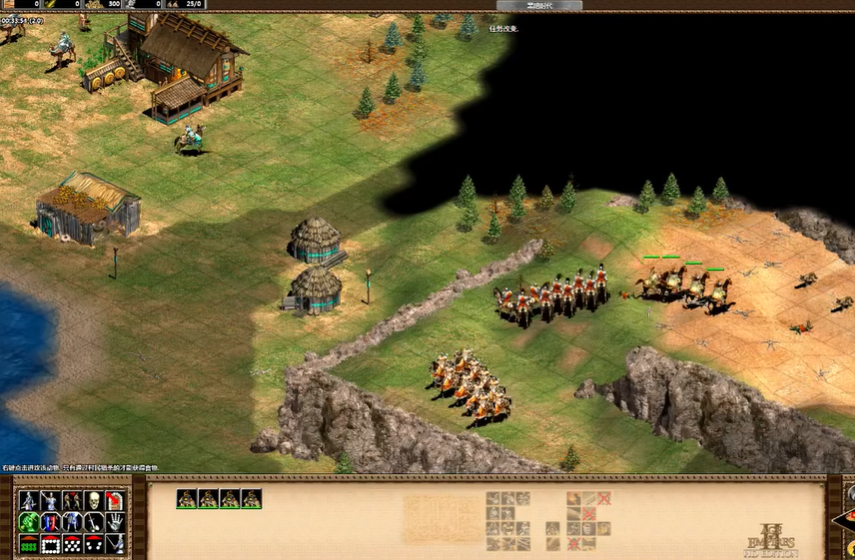Screen dimensions: 855x560
Task: Choose the red and blue shield guard command
Action: (x=50, y=521)
